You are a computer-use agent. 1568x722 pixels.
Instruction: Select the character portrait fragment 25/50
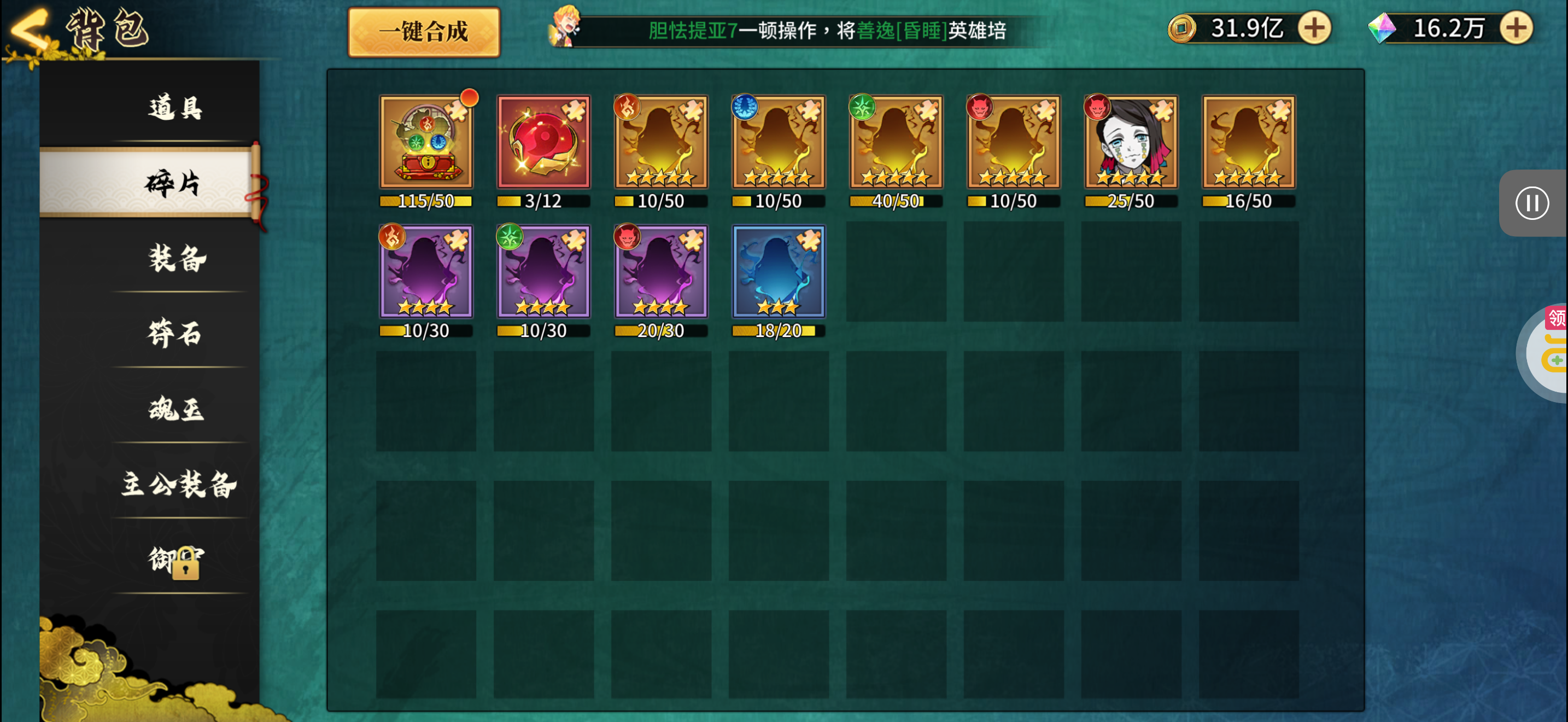[1131, 142]
